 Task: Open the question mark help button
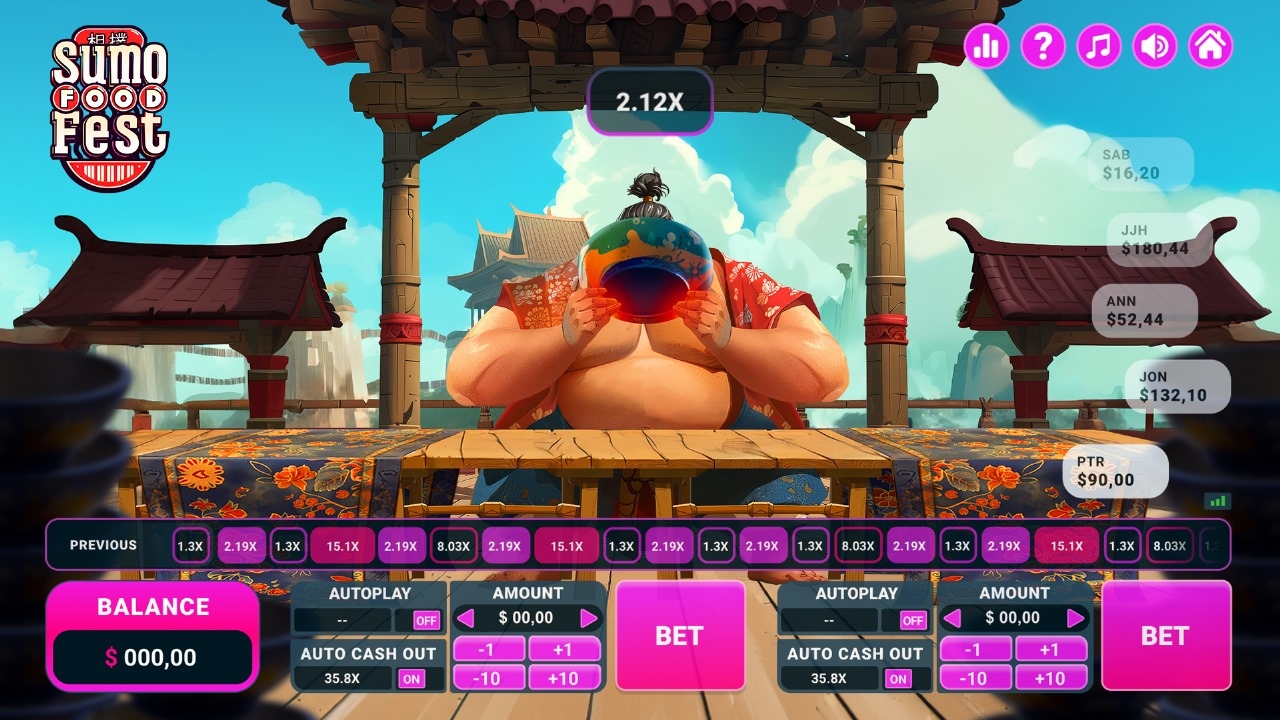click(1042, 46)
